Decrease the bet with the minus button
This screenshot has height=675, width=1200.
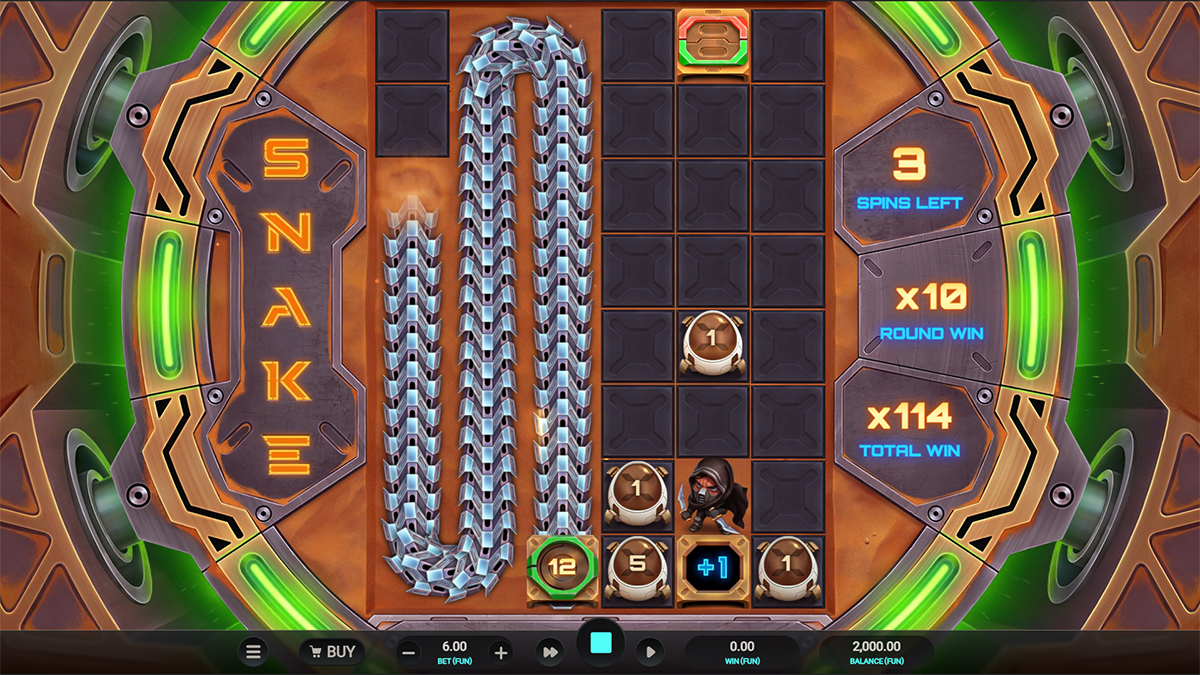tap(409, 653)
